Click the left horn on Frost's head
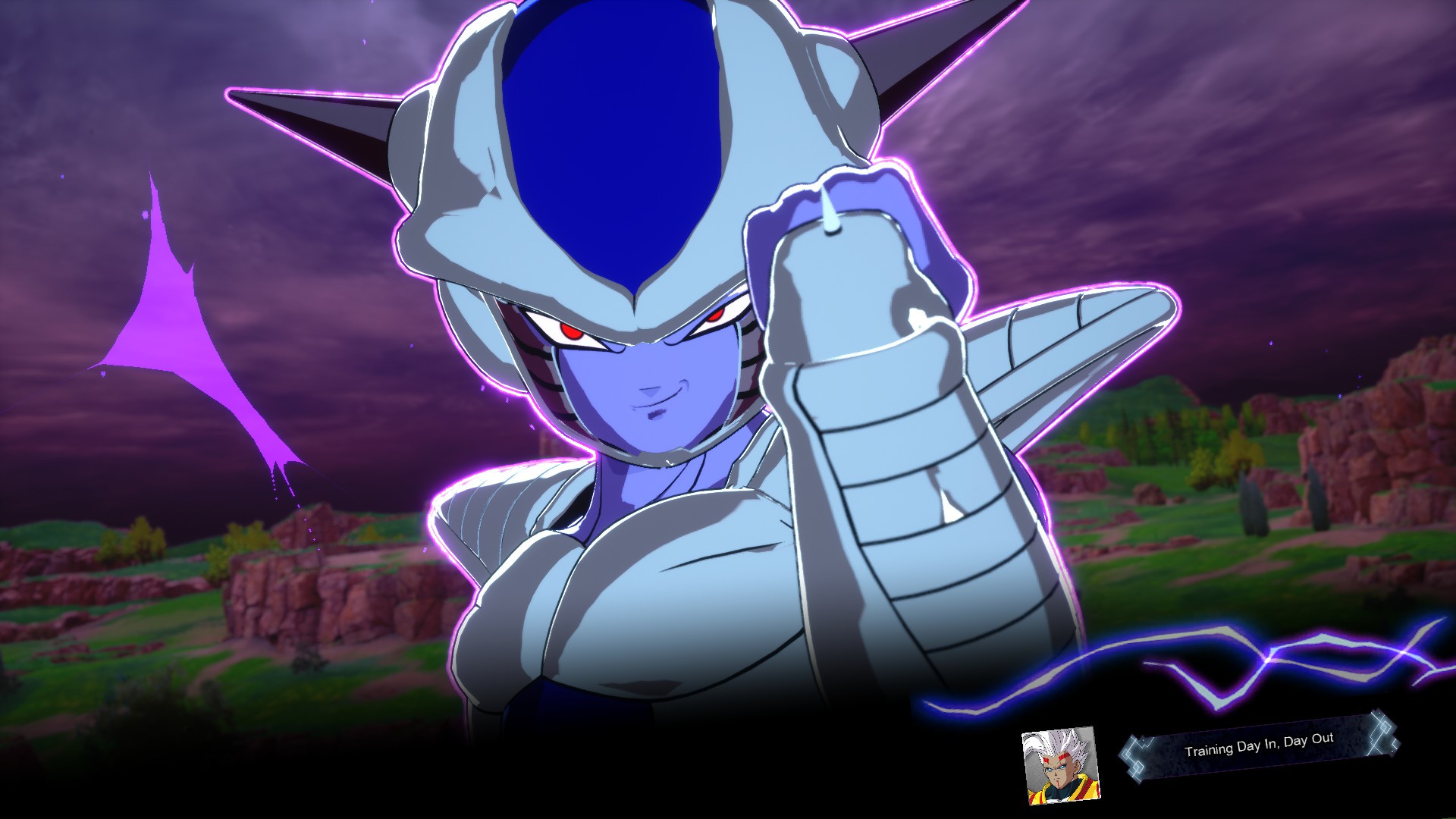The image size is (1456, 819). click(x=318, y=121)
